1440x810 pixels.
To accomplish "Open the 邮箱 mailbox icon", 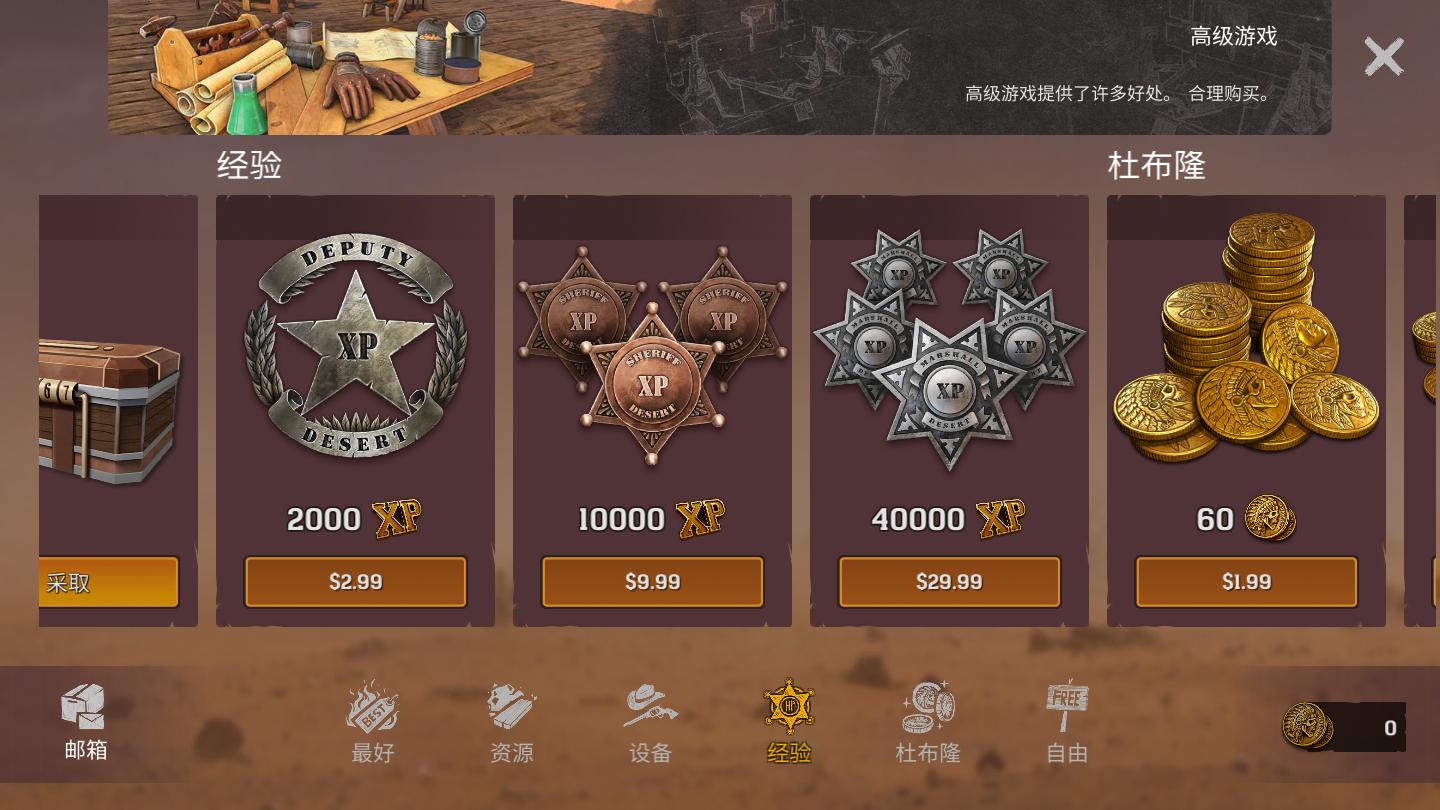I will pos(84,706).
